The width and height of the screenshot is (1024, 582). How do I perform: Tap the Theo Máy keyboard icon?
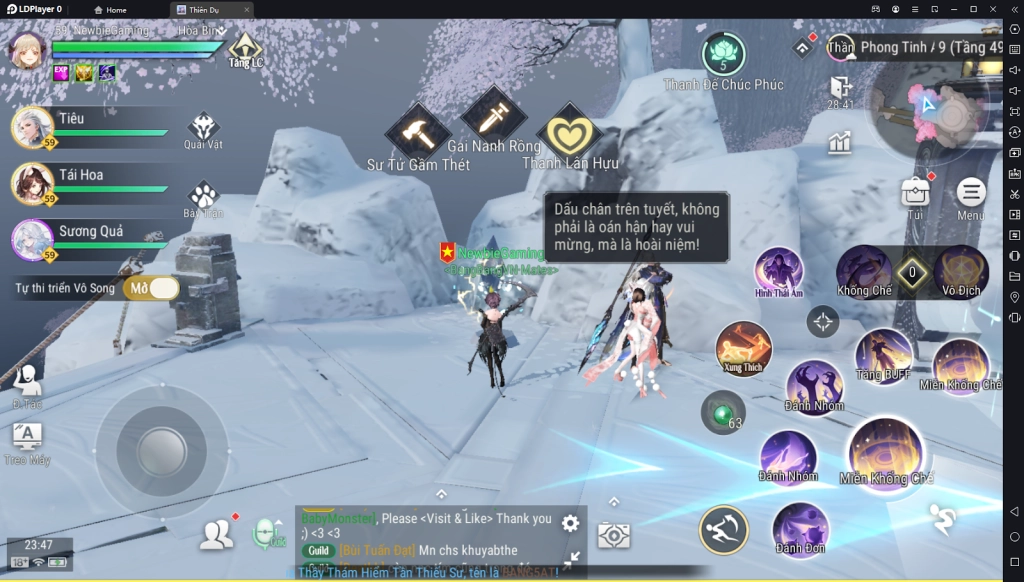pos(27,436)
